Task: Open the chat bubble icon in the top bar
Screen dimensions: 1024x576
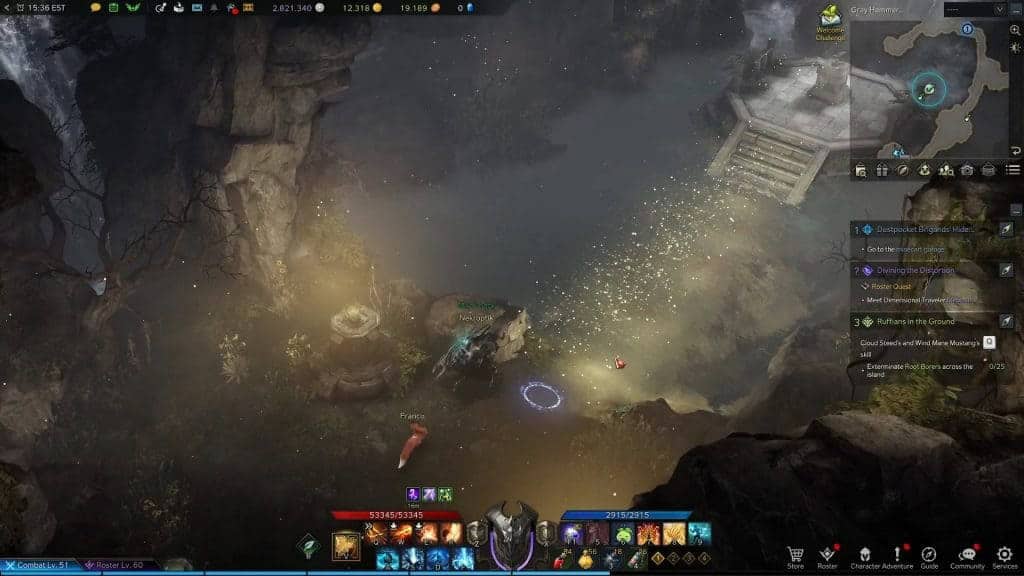Action: pyautogui.click(x=96, y=8)
